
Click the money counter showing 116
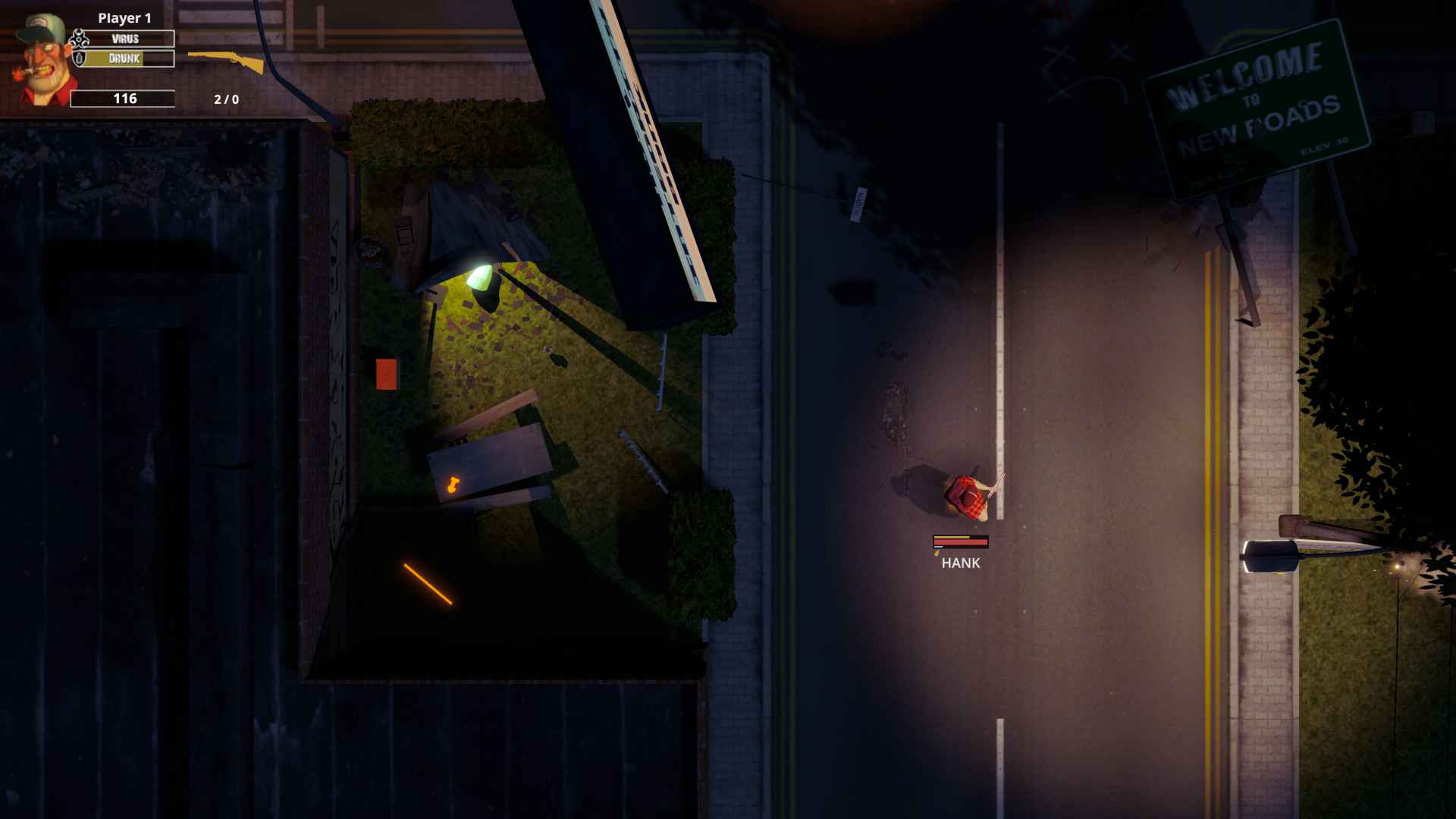tap(125, 98)
